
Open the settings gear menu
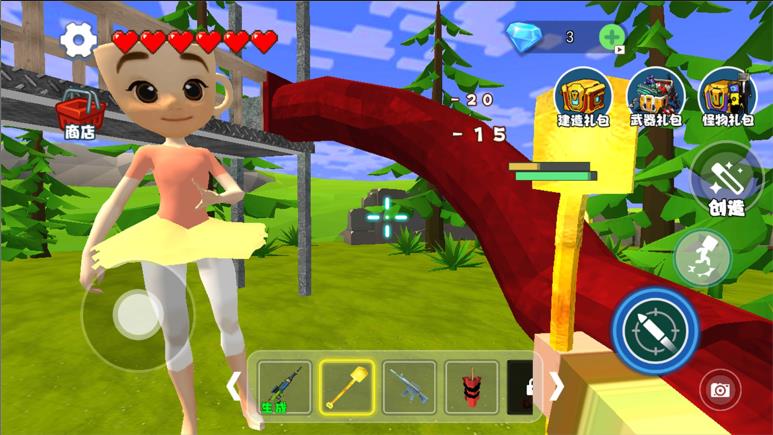click(78, 40)
